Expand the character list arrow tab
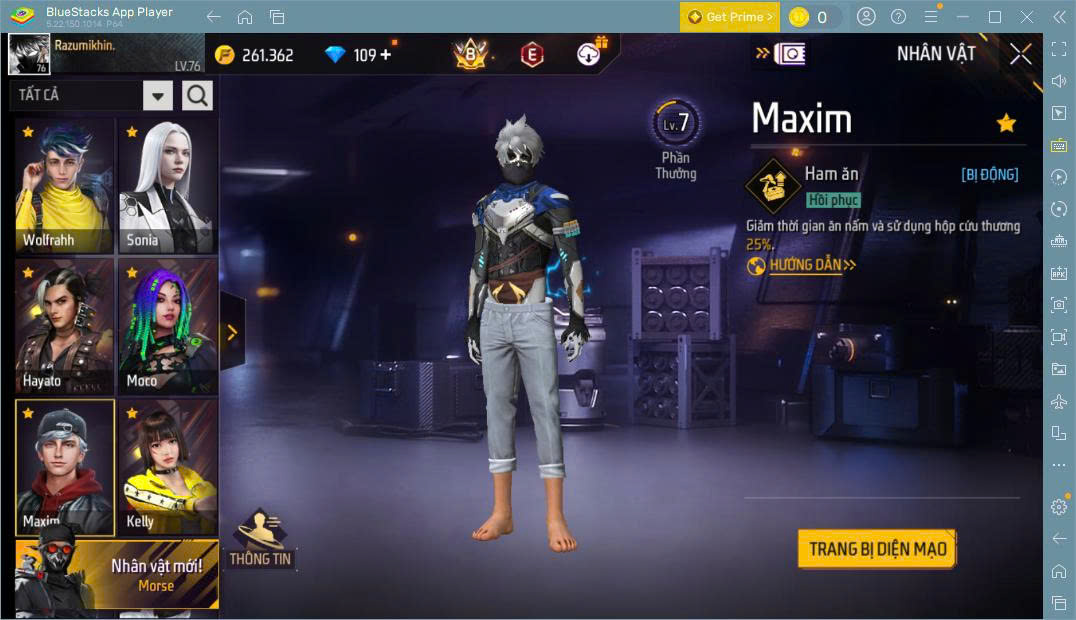Viewport: 1076px width, 620px height. click(x=232, y=332)
